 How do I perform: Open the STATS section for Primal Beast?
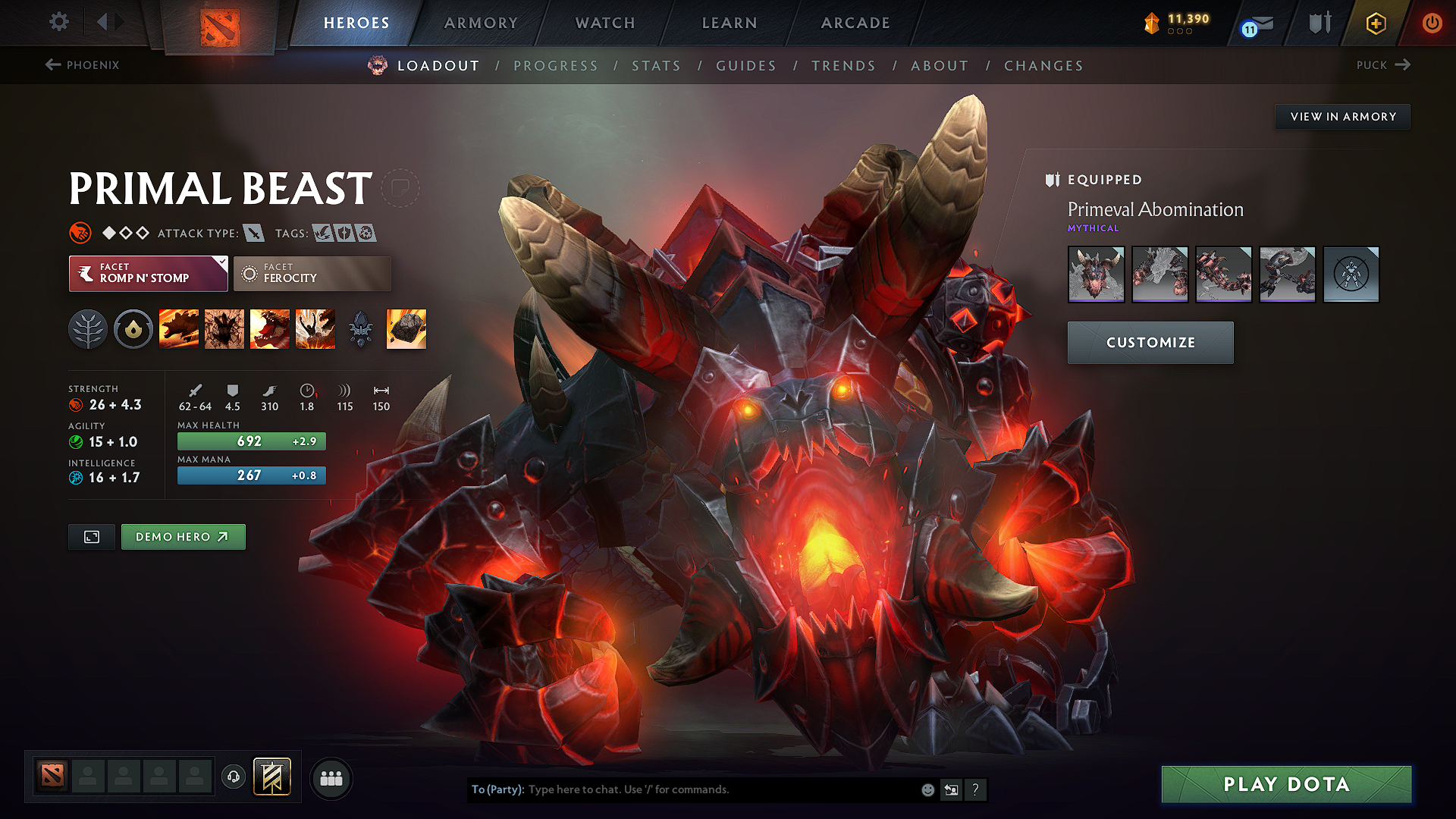click(x=657, y=66)
